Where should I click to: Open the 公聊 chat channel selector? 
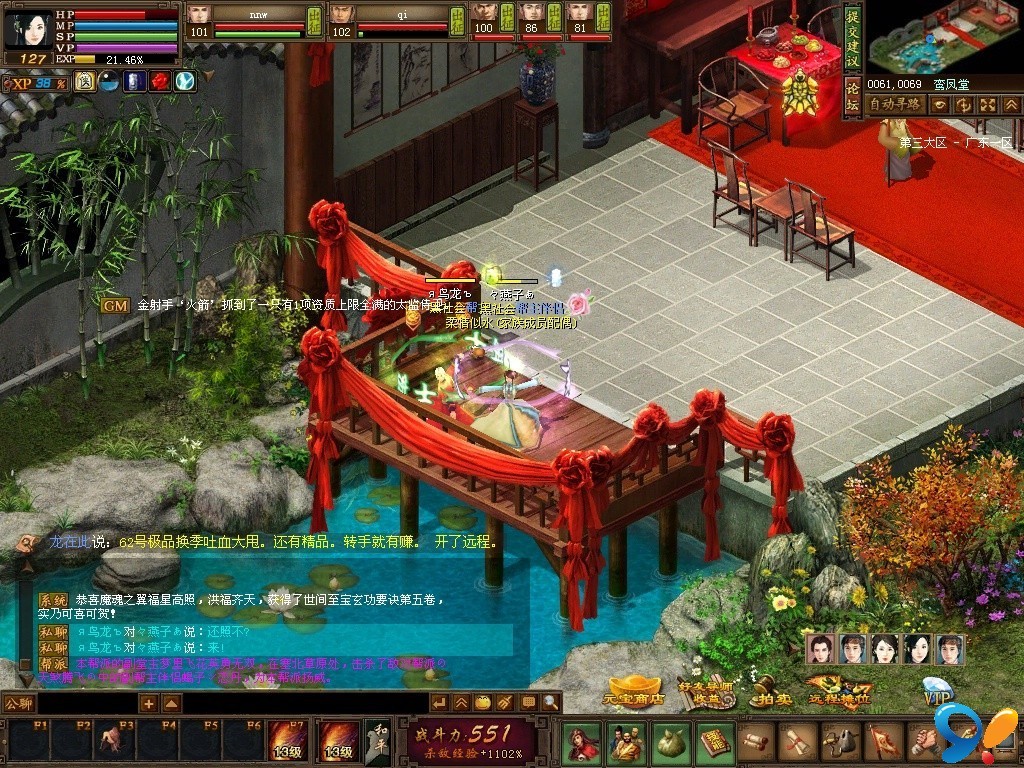point(18,703)
